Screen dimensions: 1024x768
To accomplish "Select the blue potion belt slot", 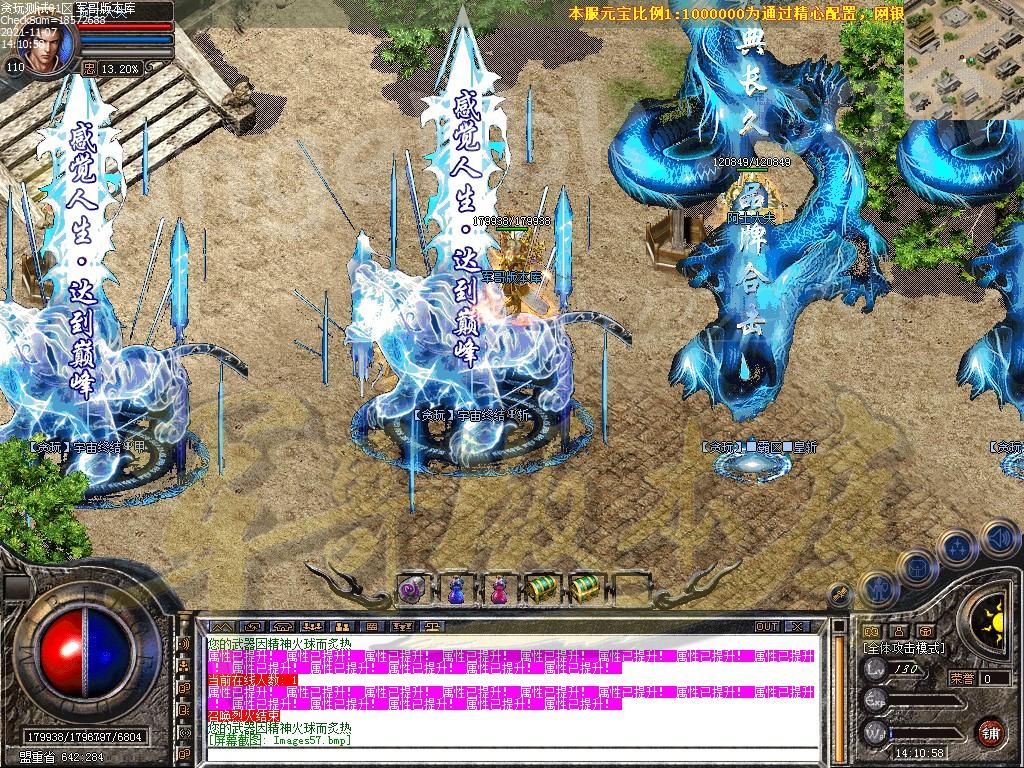I will (x=455, y=590).
